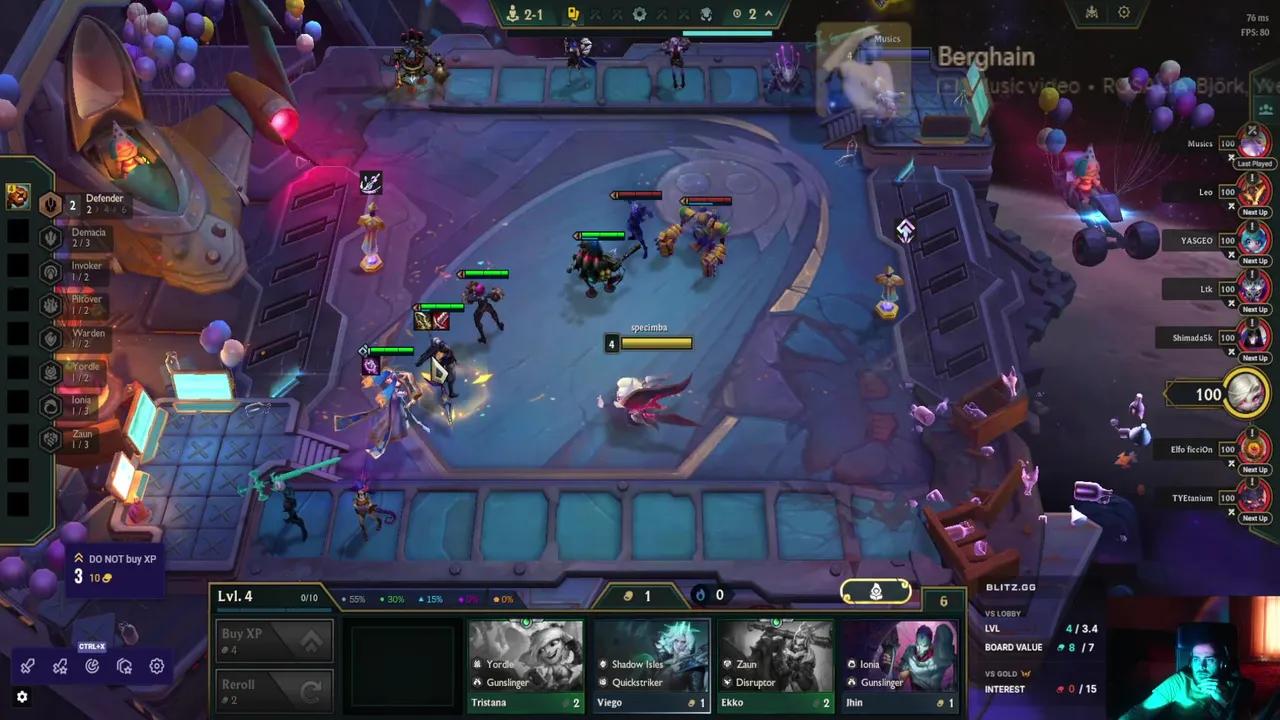1280x720 pixels.
Task: Click the gear icon inside the Blitz hotkey overlay
Action: 157,666
